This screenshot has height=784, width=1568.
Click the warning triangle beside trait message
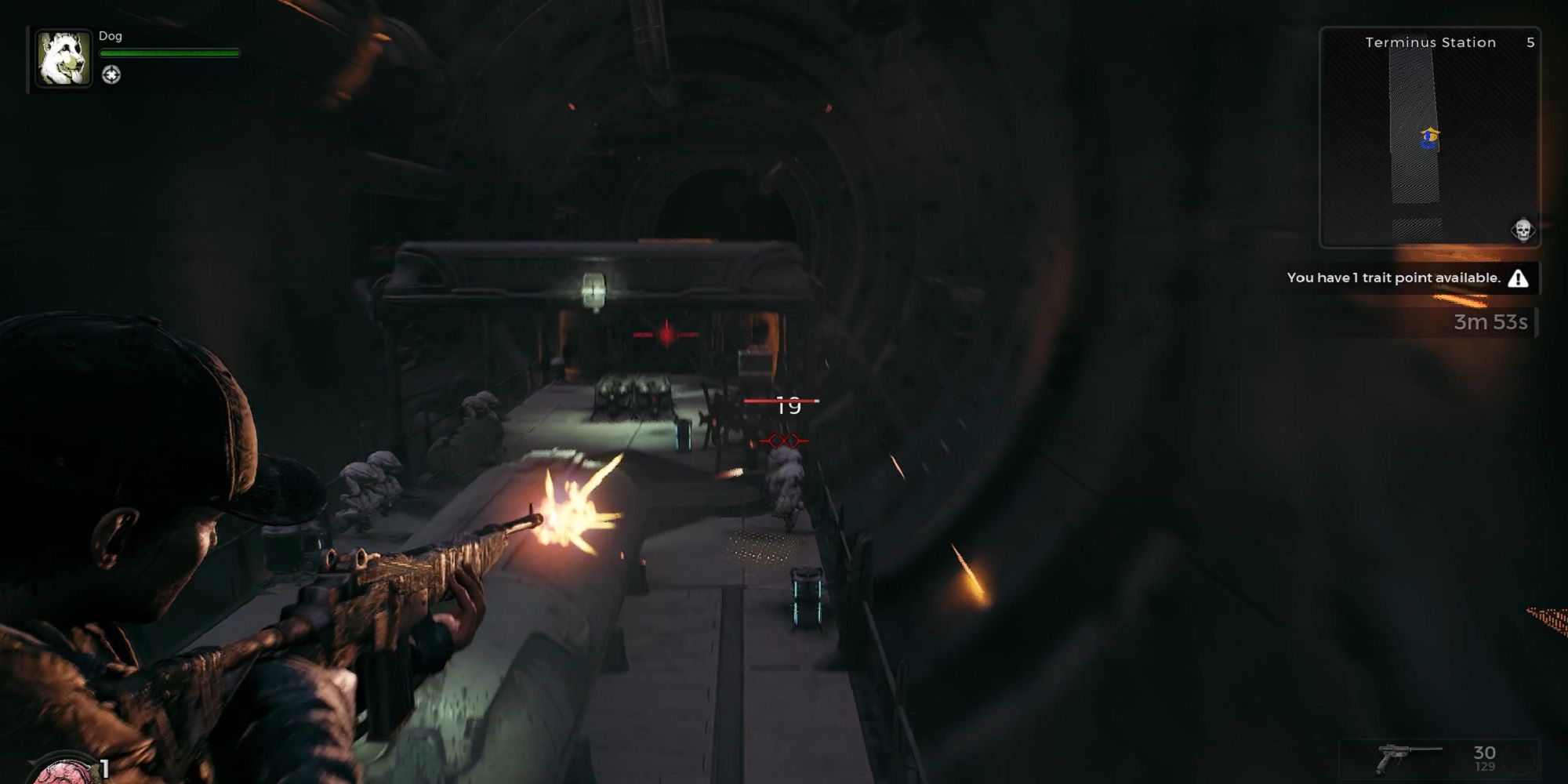(1519, 278)
